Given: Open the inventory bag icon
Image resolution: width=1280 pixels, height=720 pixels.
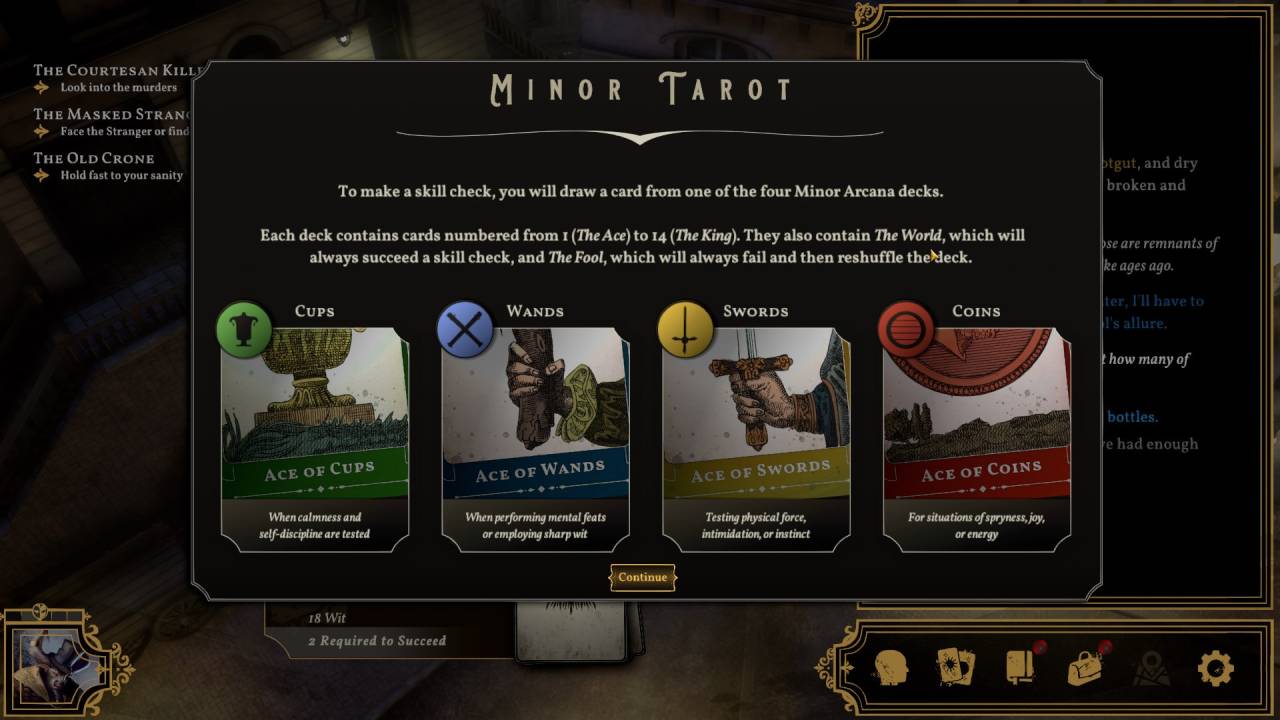Looking at the screenshot, I should pyautogui.click(x=1085, y=667).
